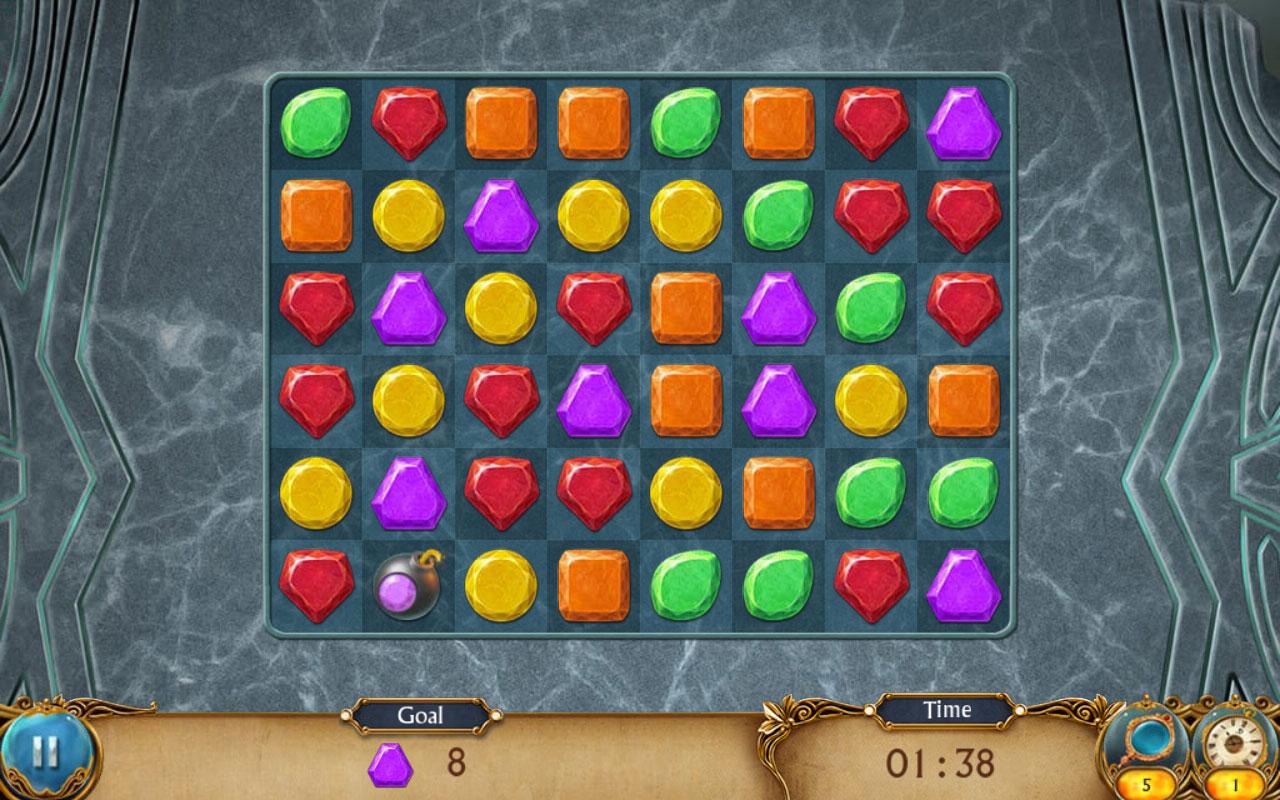Image resolution: width=1280 pixels, height=800 pixels.
Task: Pause the game with the blue pause button
Action: [x=45, y=752]
